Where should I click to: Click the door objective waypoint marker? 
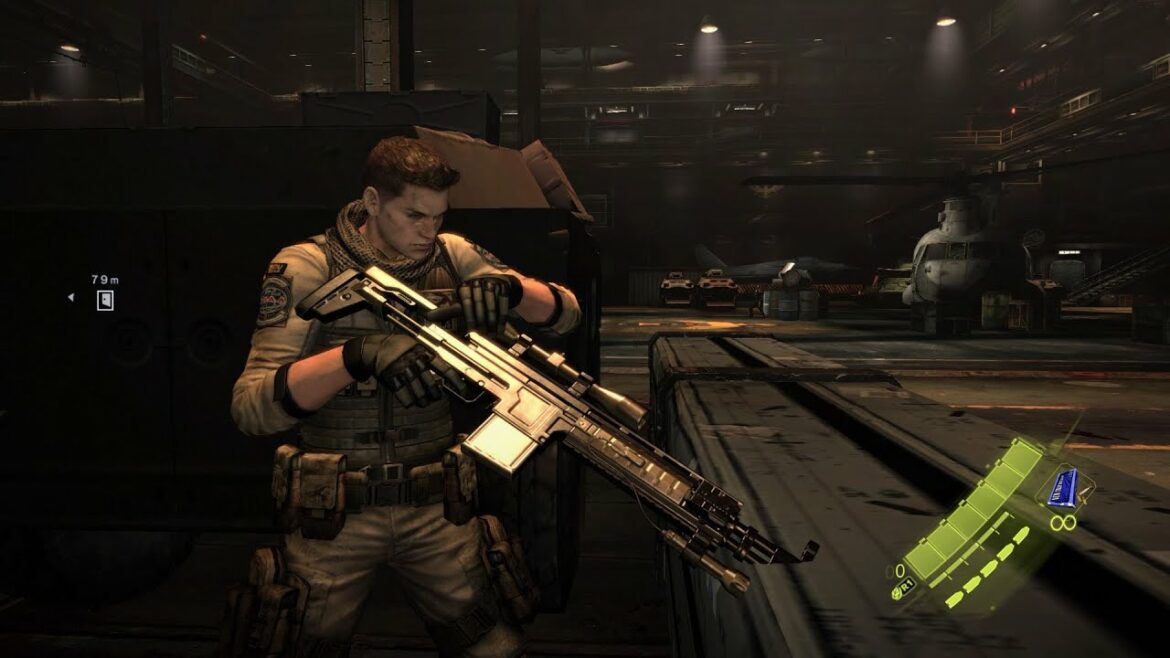(105, 300)
